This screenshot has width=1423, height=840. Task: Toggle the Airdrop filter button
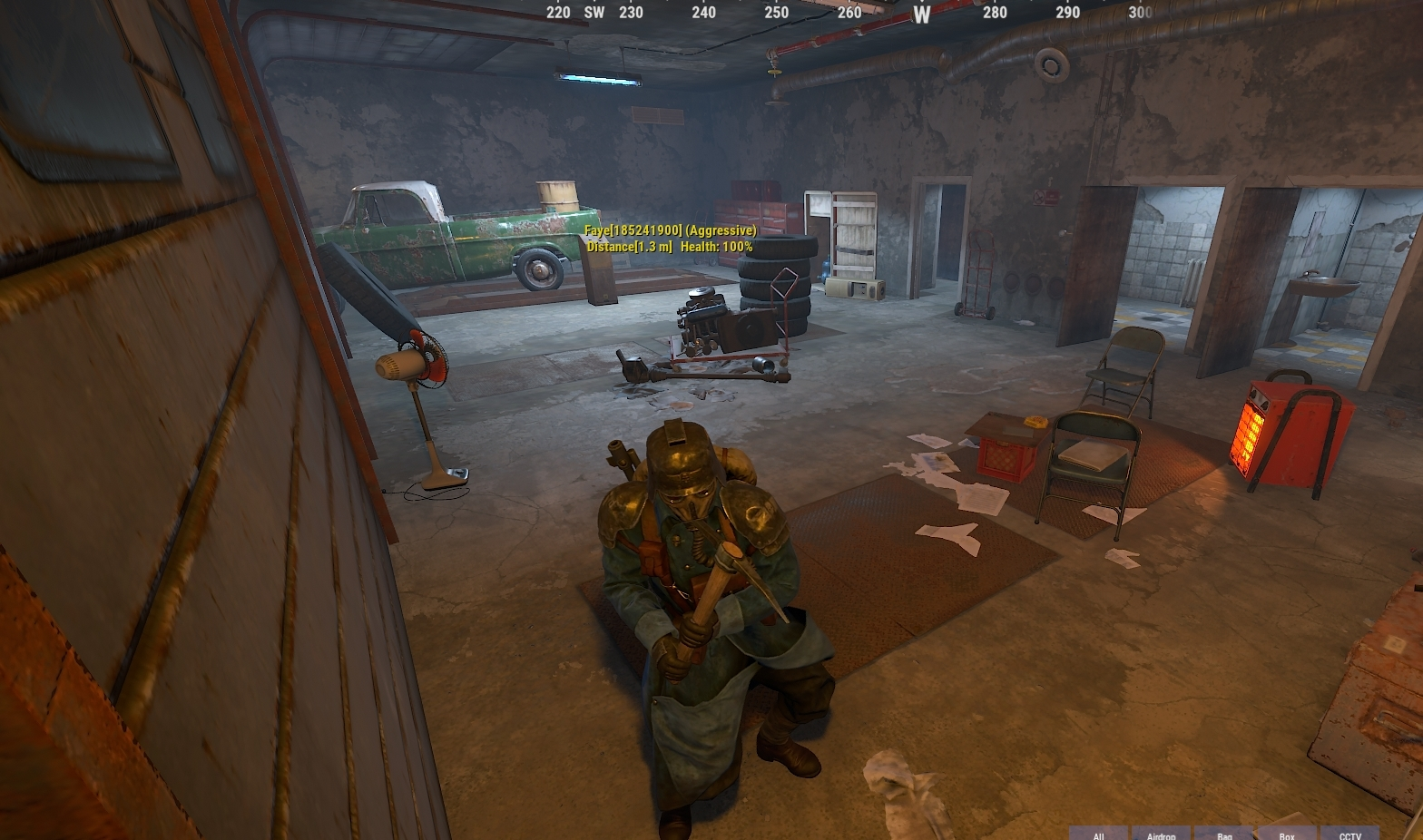[1161, 834]
